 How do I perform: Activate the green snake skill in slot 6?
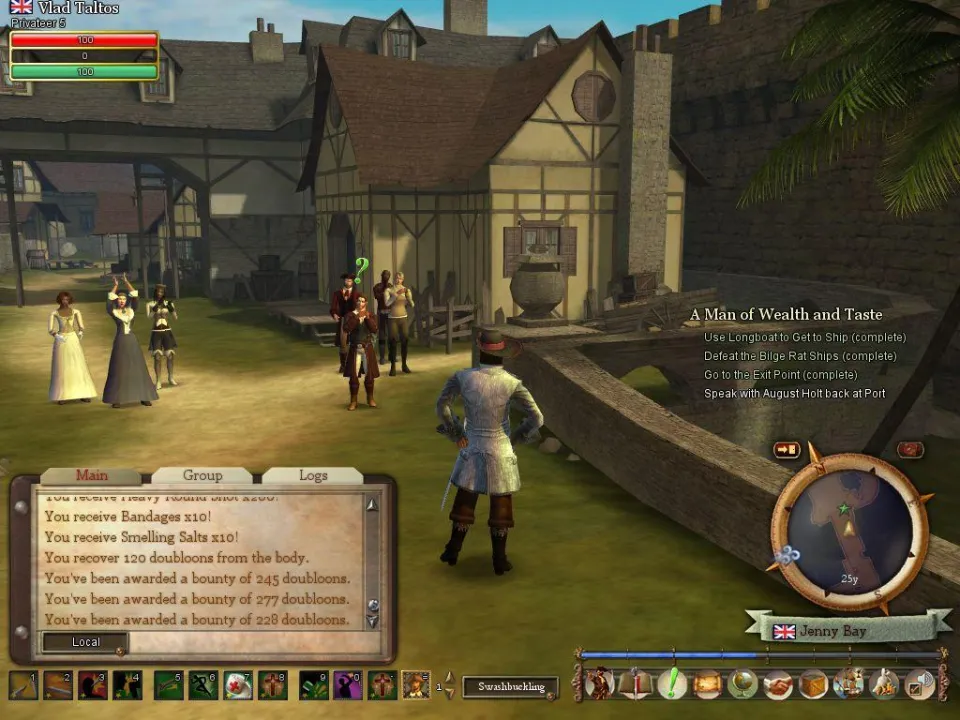pos(203,685)
